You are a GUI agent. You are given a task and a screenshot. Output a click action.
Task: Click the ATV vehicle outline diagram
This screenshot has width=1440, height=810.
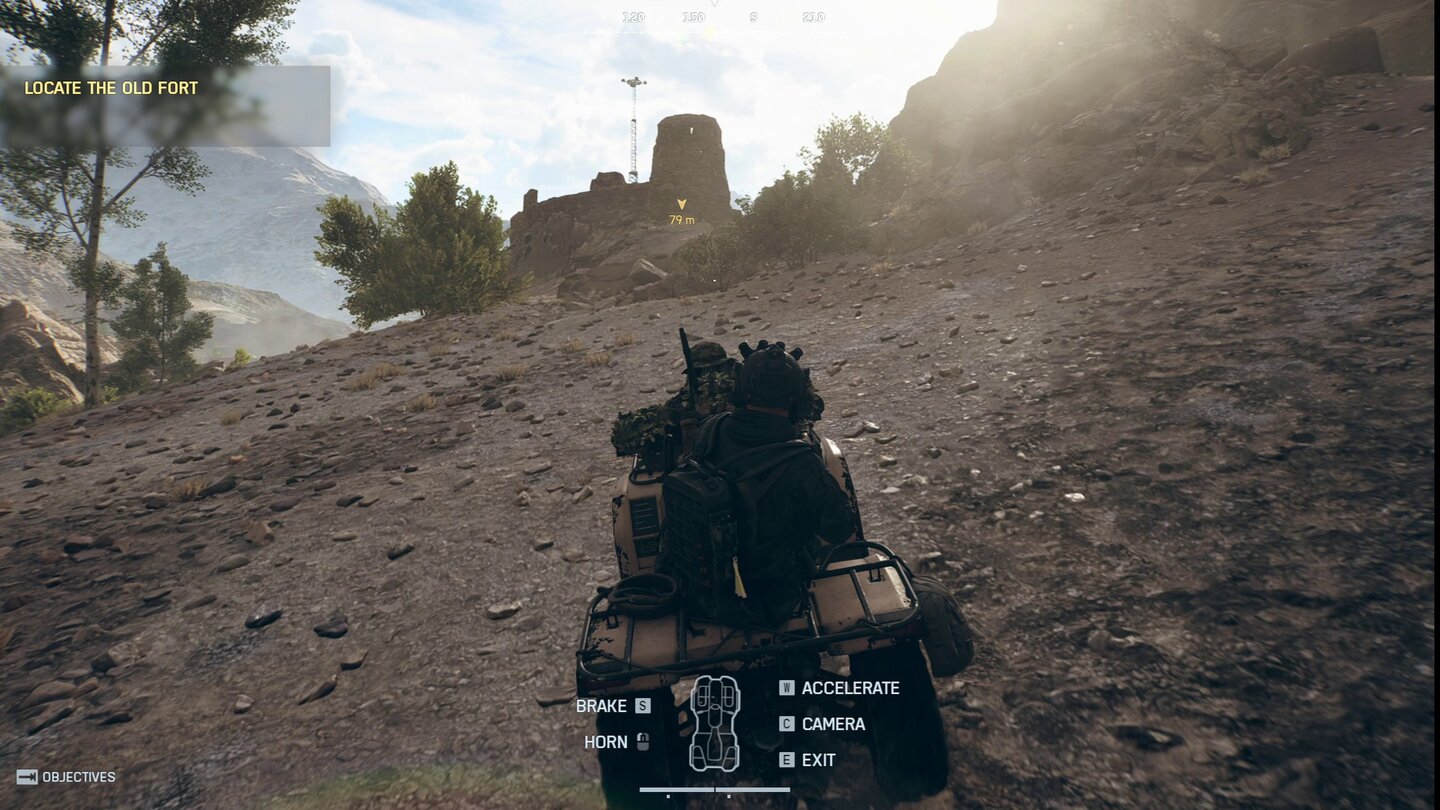tap(714, 721)
